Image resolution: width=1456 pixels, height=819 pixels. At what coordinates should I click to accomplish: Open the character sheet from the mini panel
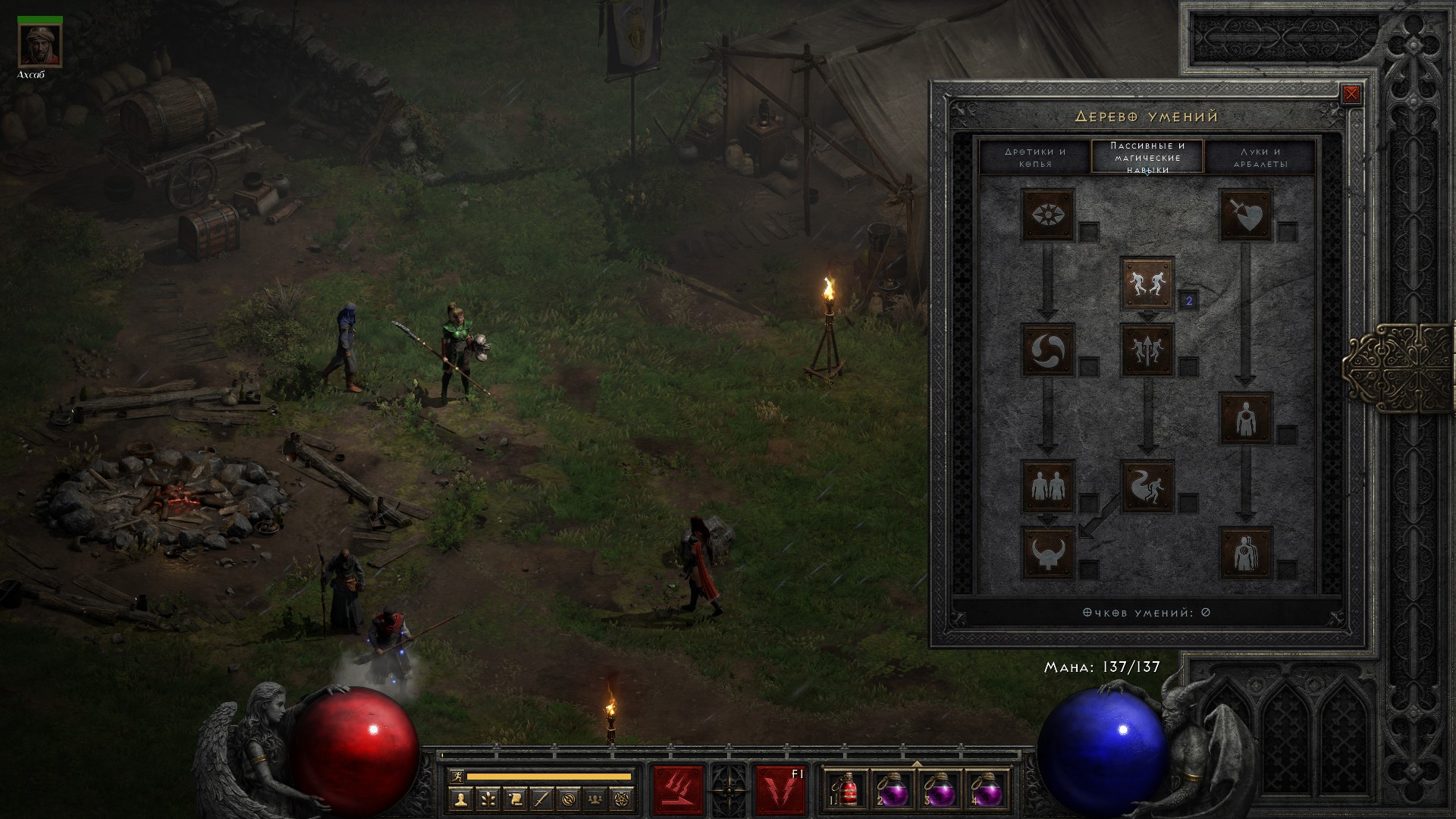click(x=460, y=798)
